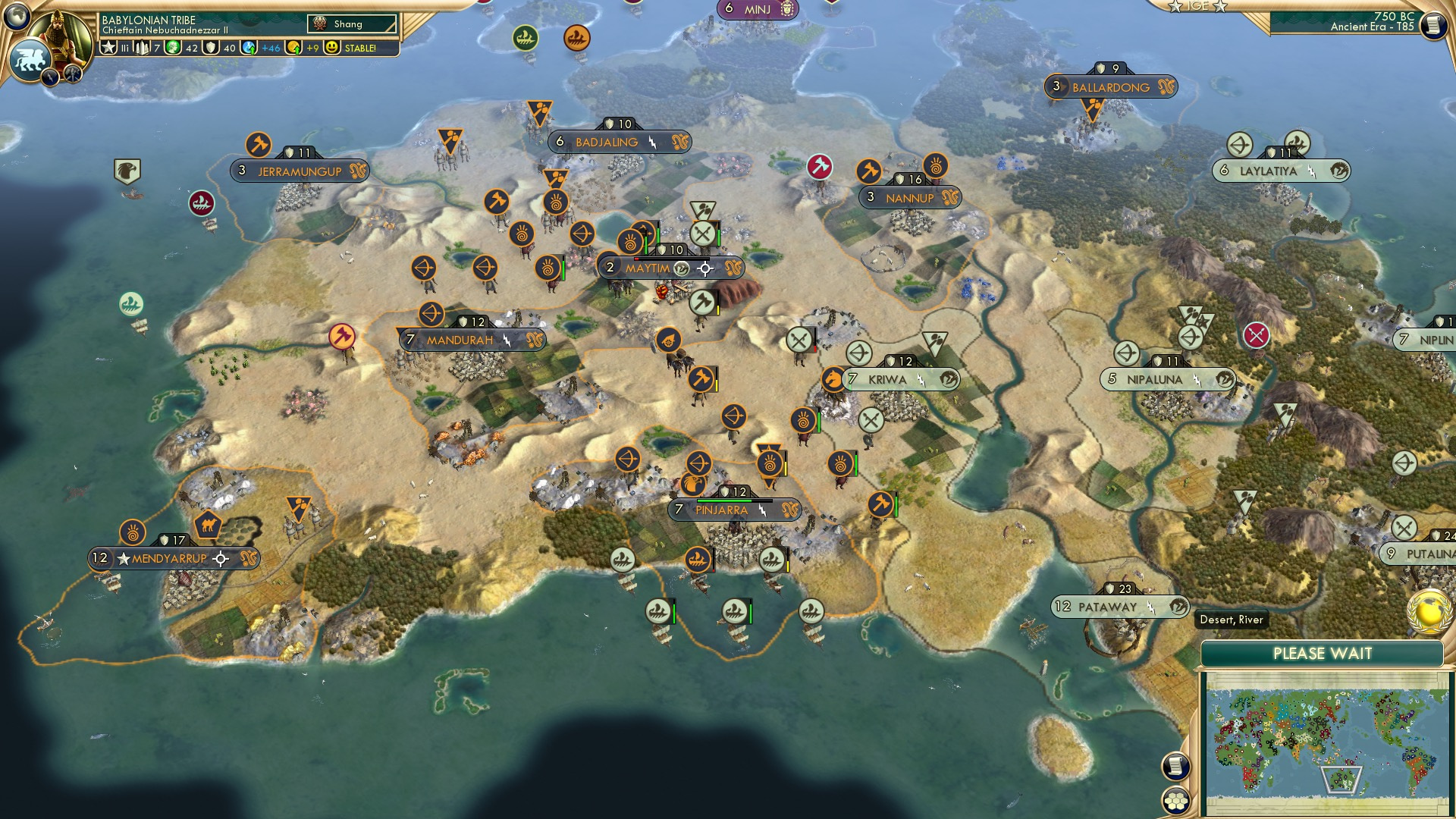
Task: Click the hammer production icon under the leader portrait
Action: pos(73,73)
